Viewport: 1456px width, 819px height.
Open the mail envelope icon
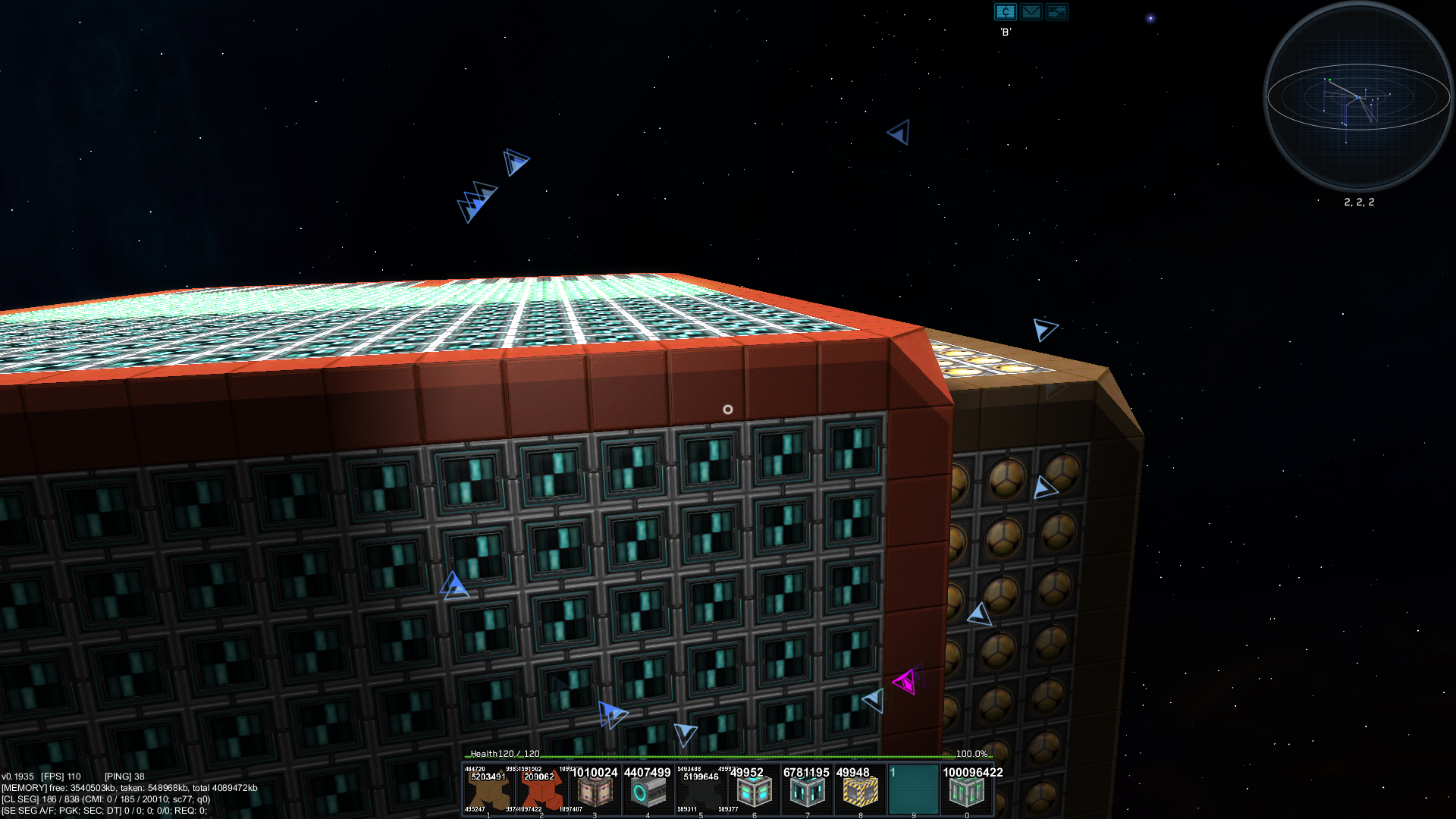1031,11
